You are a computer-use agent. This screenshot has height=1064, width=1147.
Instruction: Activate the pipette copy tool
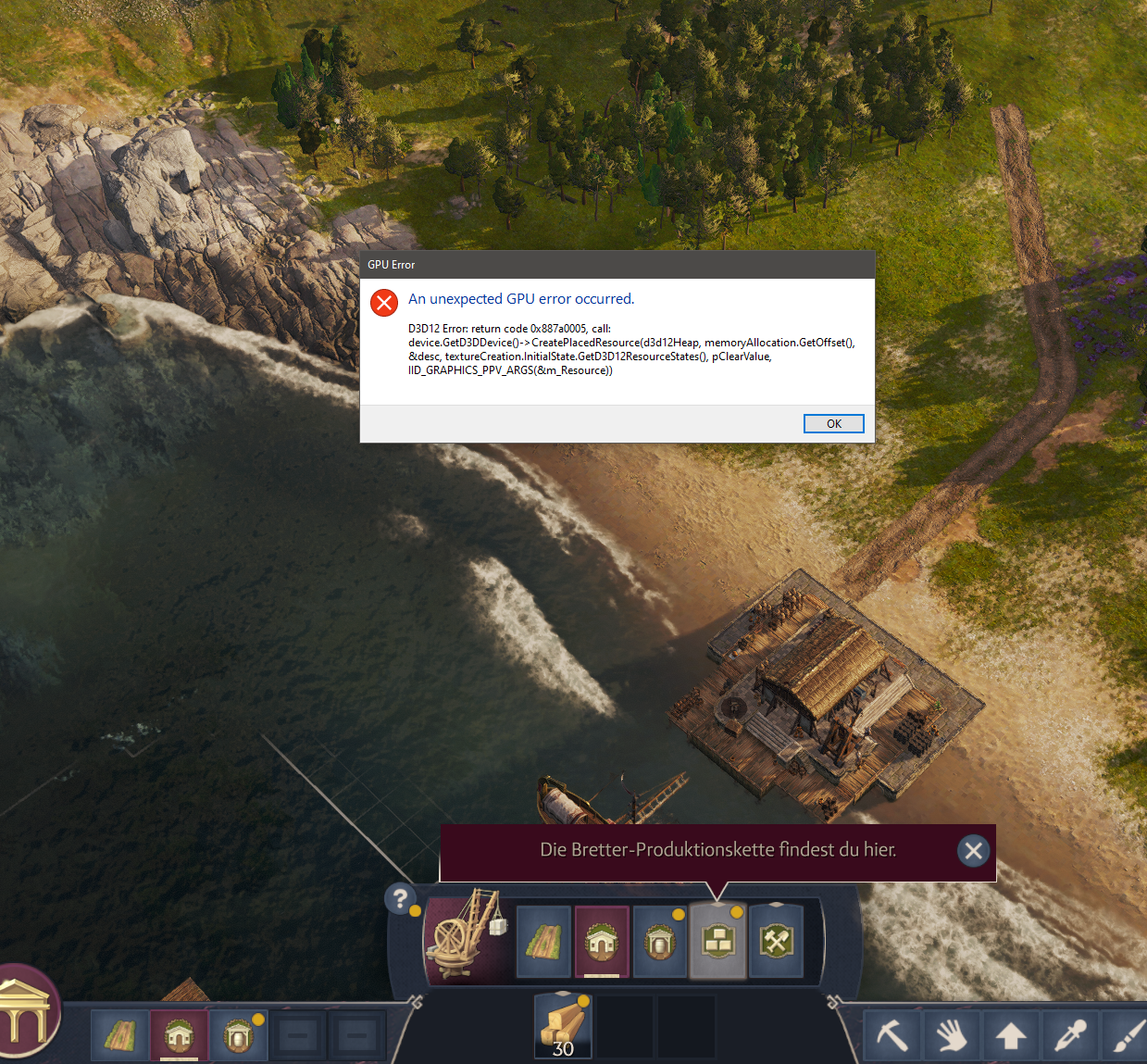1069,1035
